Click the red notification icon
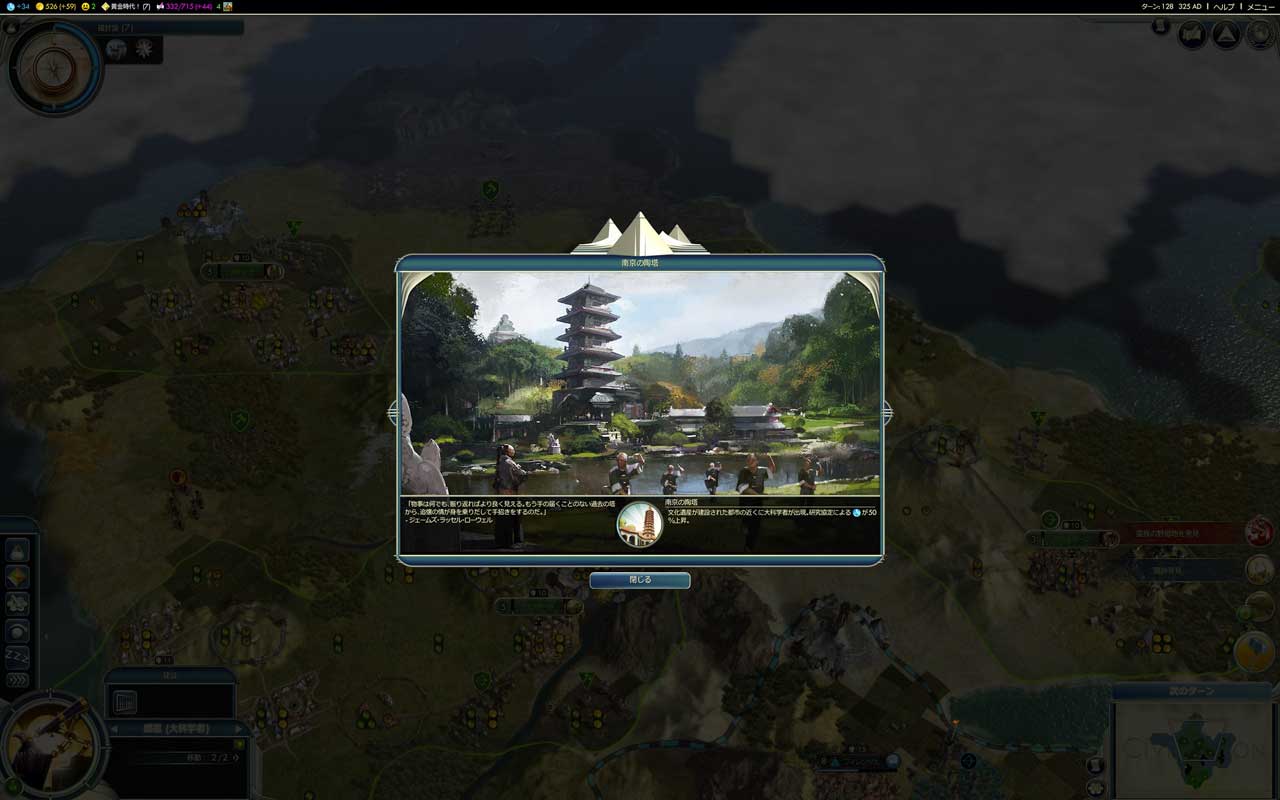 pos(1259,533)
